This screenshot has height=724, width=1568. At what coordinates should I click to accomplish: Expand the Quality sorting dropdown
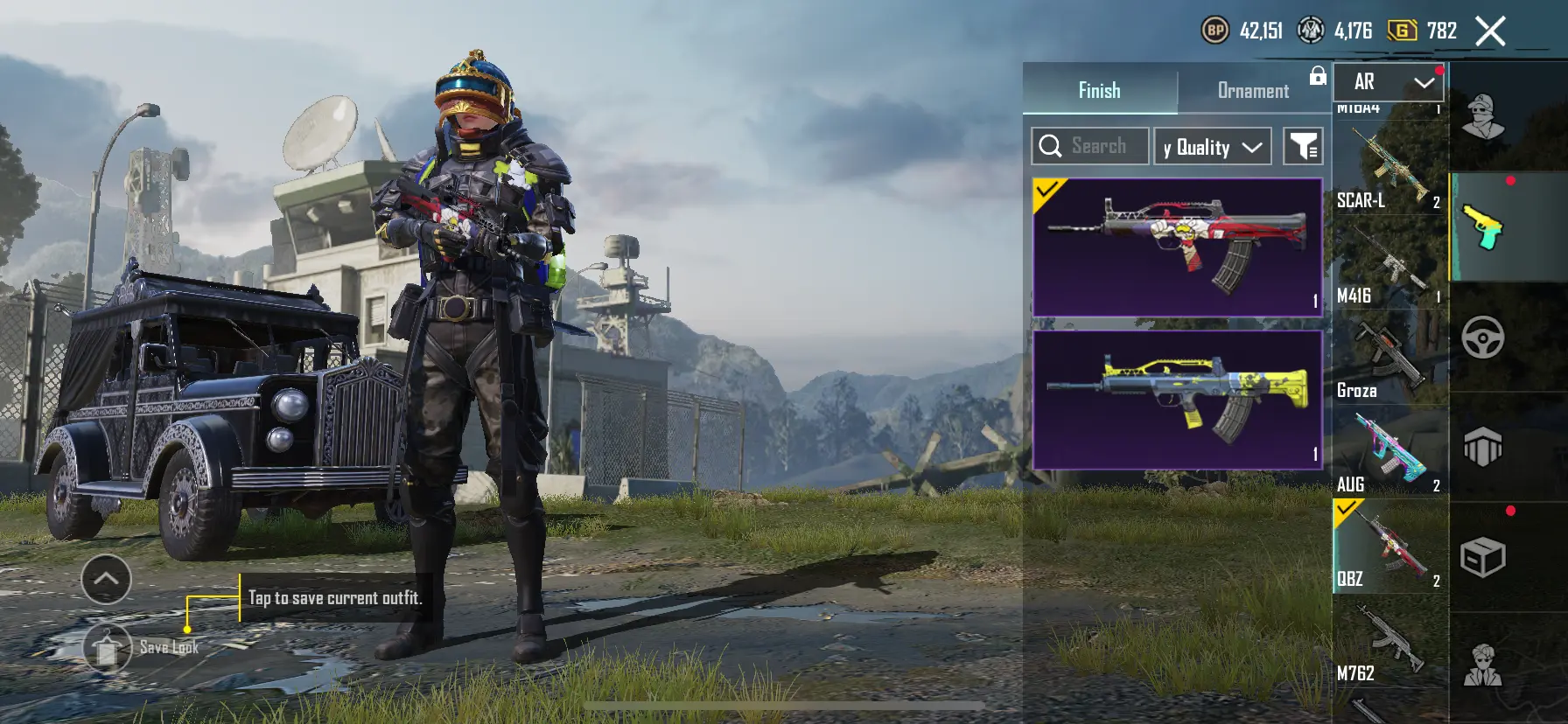(x=1213, y=145)
